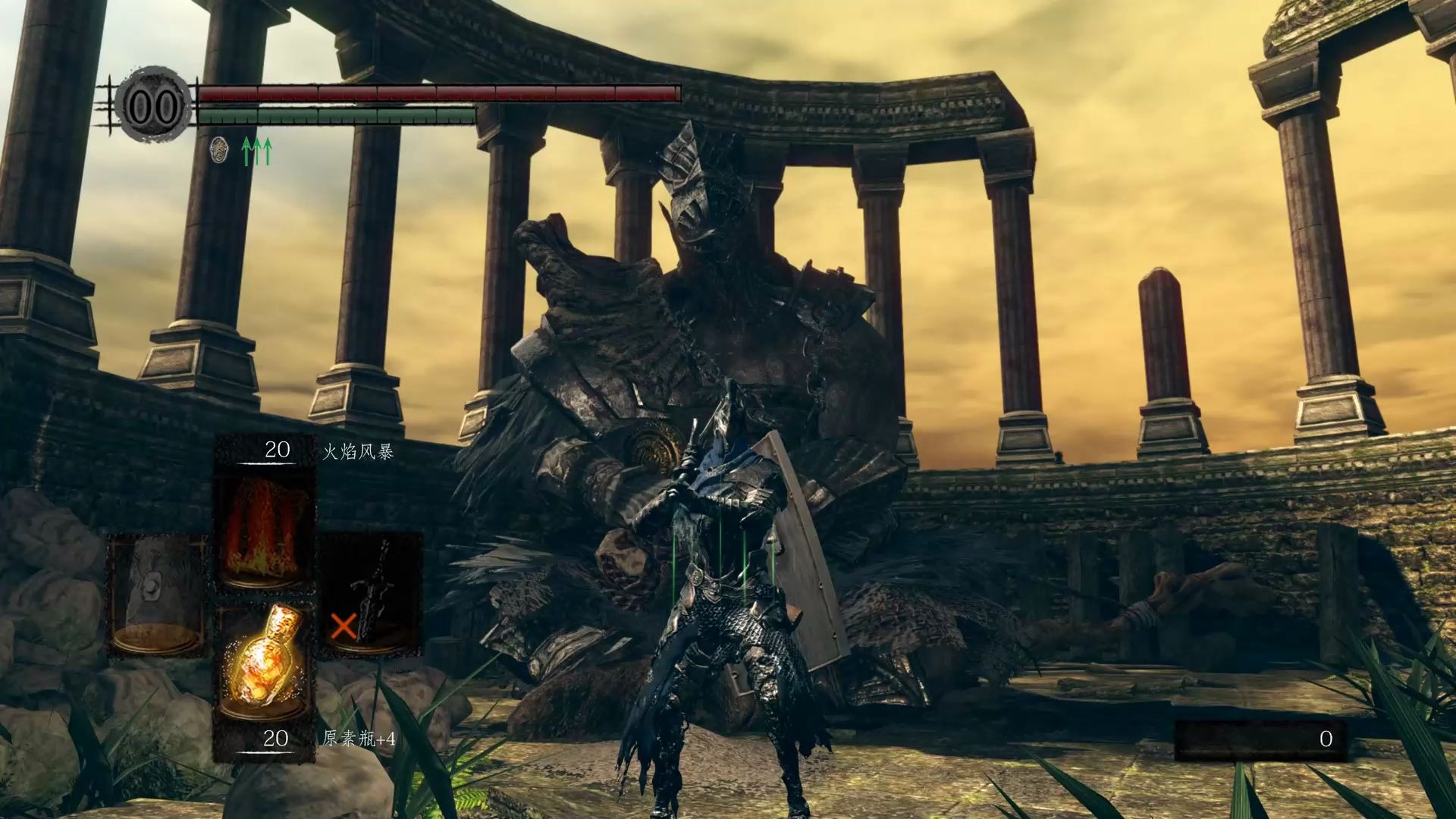The image size is (1456, 819).
Task: Click the green arrows buff icon
Action: (256, 151)
